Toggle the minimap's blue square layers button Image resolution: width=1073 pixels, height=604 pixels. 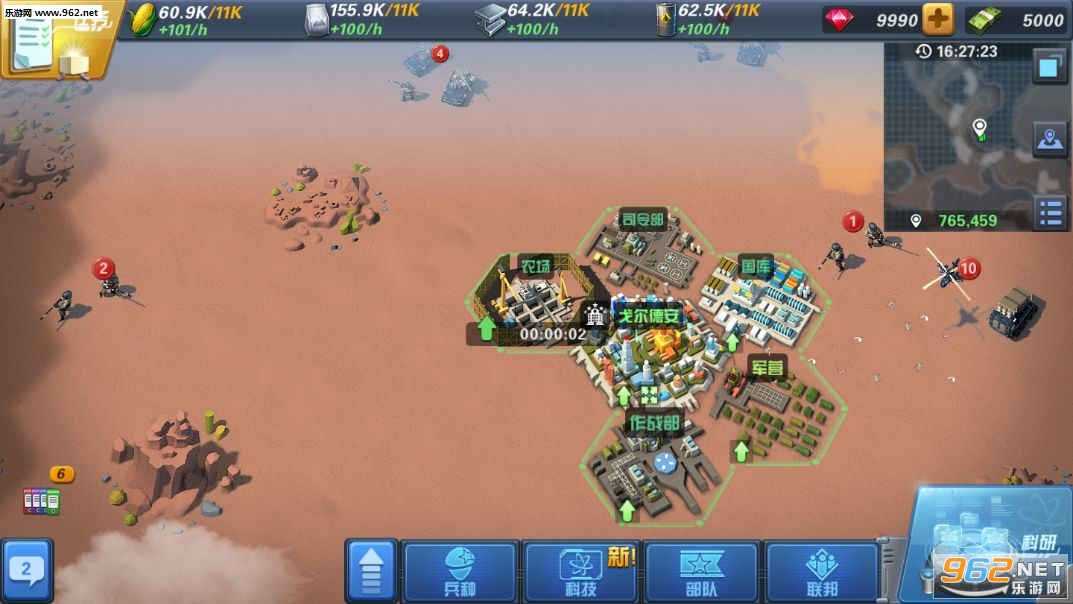[1049, 67]
